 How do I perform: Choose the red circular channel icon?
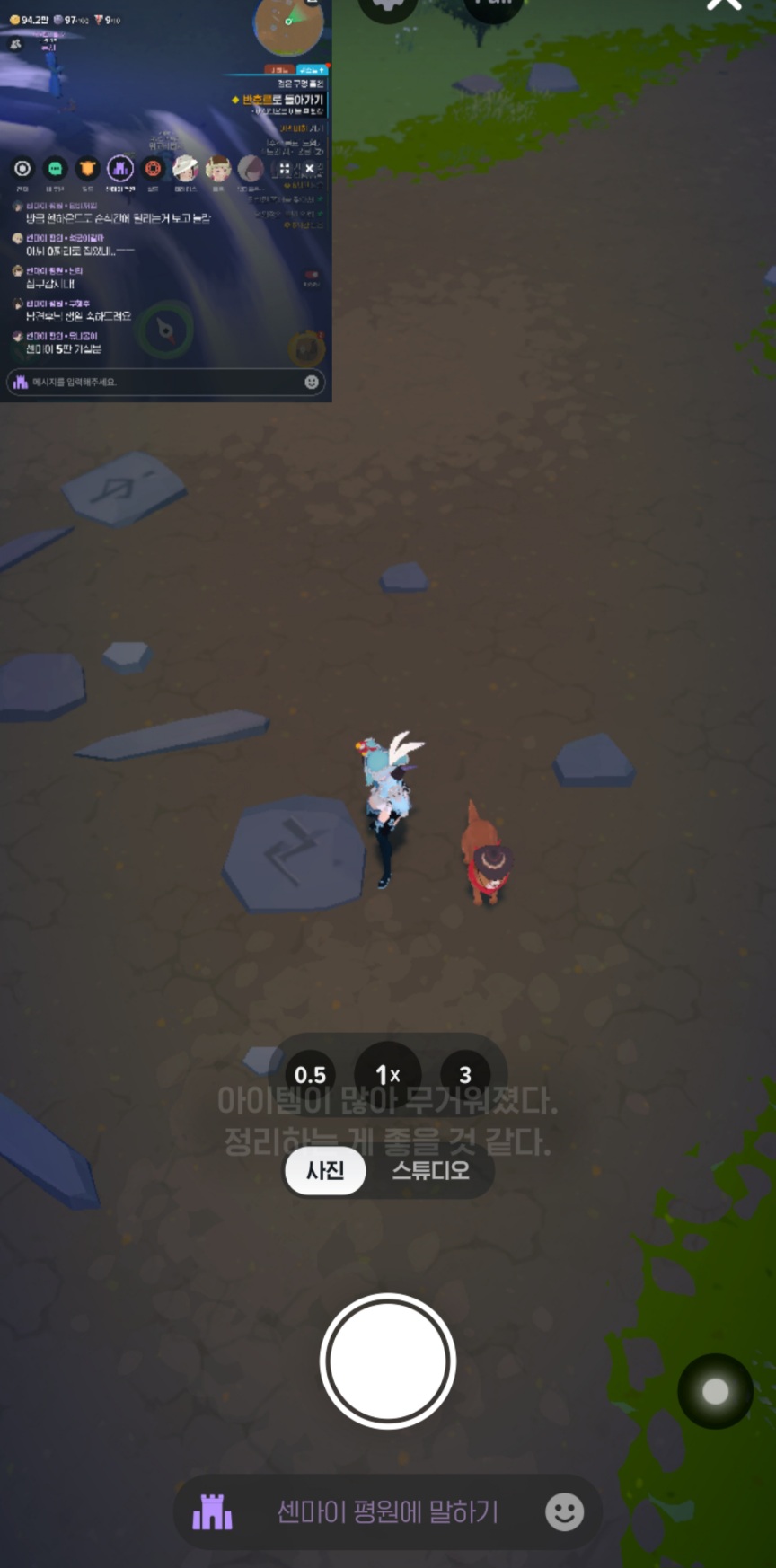[x=153, y=168]
